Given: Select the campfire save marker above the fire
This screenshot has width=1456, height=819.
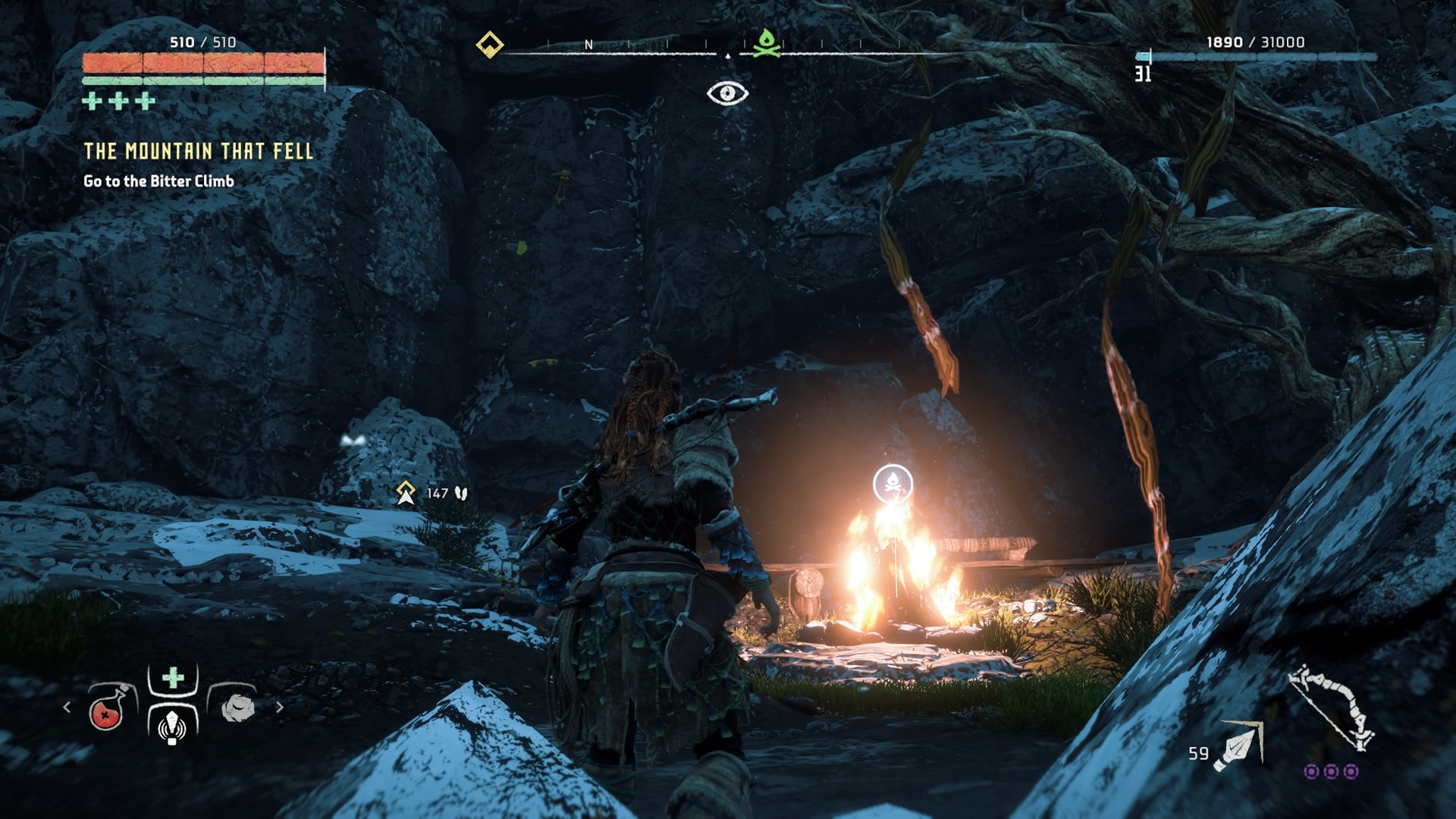Looking at the screenshot, I should 893,483.
